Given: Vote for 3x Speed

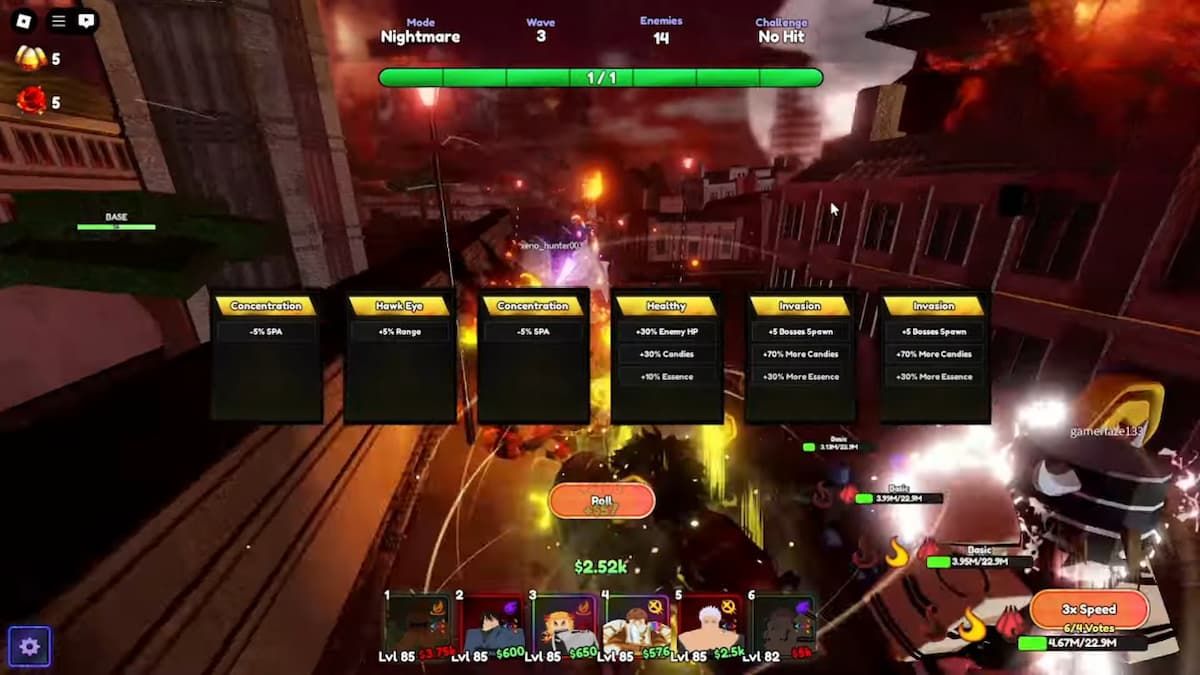Looking at the screenshot, I should coord(1089,609).
